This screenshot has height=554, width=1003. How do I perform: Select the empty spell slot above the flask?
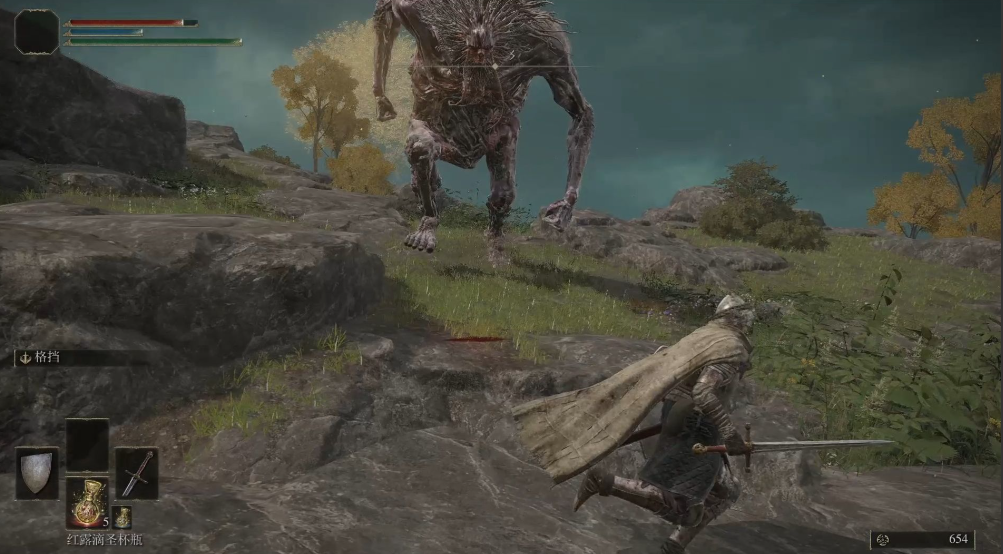(x=87, y=445)
